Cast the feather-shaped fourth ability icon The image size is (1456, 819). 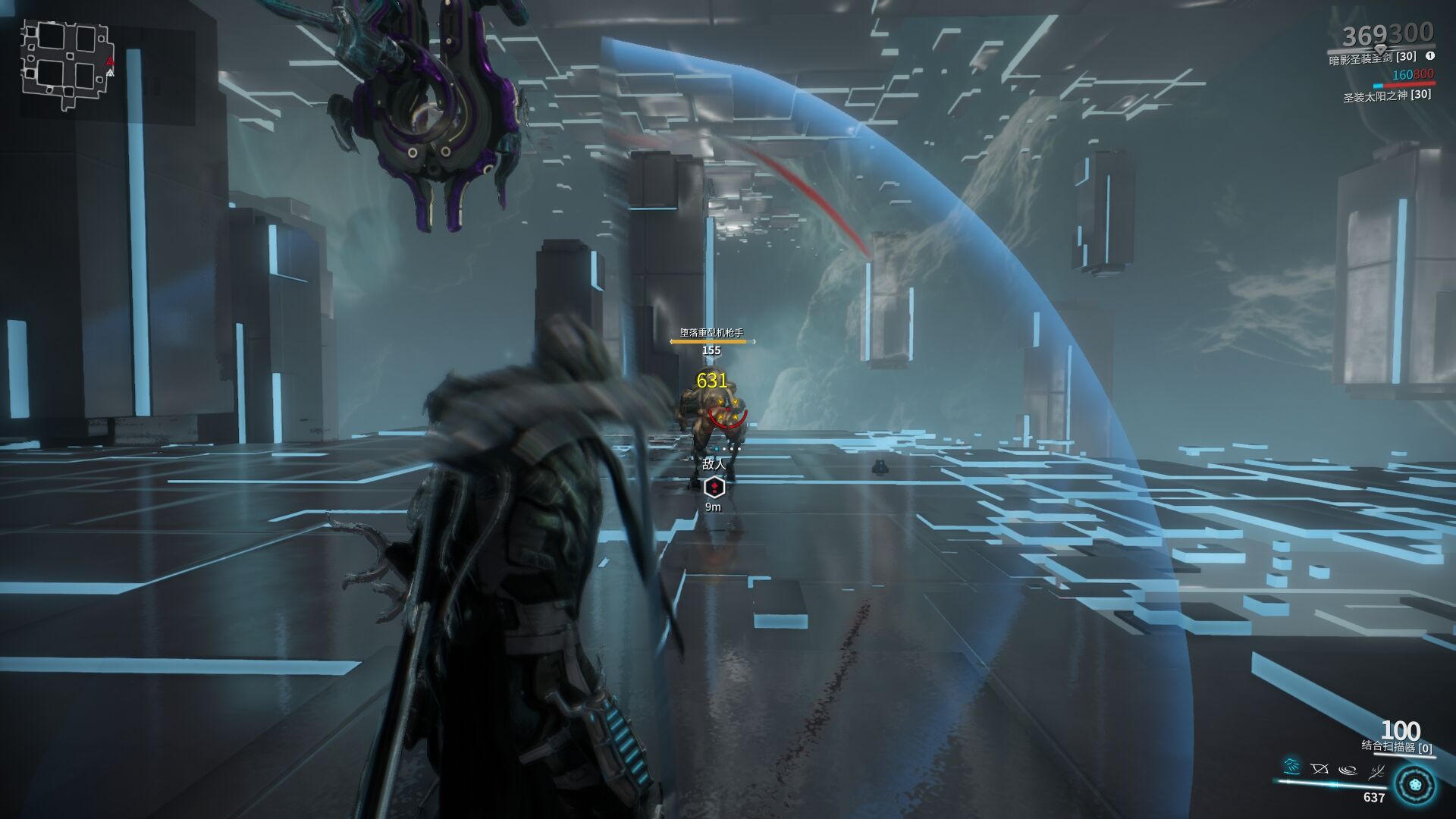(1376, 771)
